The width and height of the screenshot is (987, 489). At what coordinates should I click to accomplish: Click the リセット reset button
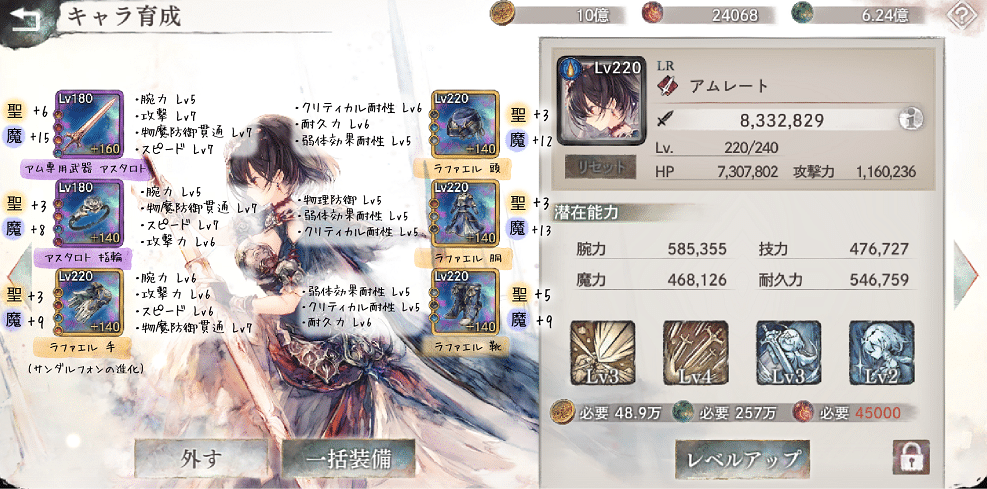pyautogui.click(x=598, y=165)
